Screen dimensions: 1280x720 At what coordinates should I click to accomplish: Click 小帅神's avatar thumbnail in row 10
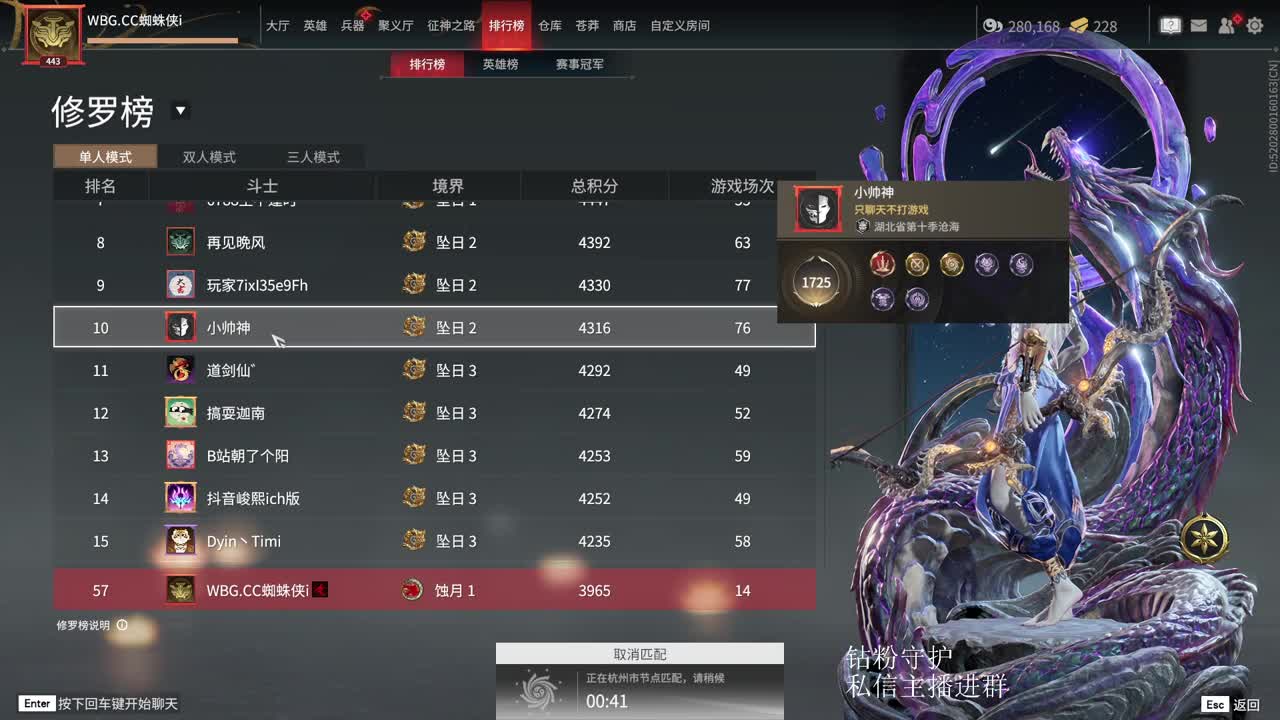click(x=180, y=327)
